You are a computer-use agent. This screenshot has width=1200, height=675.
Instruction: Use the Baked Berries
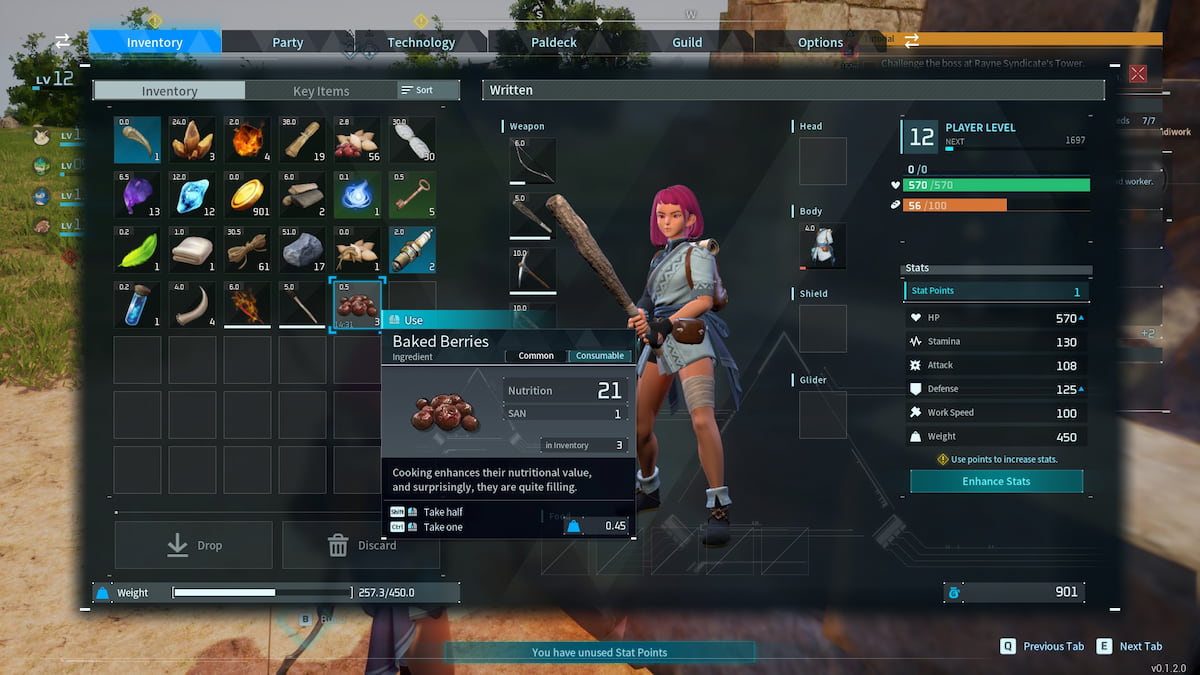click(414, 320)
